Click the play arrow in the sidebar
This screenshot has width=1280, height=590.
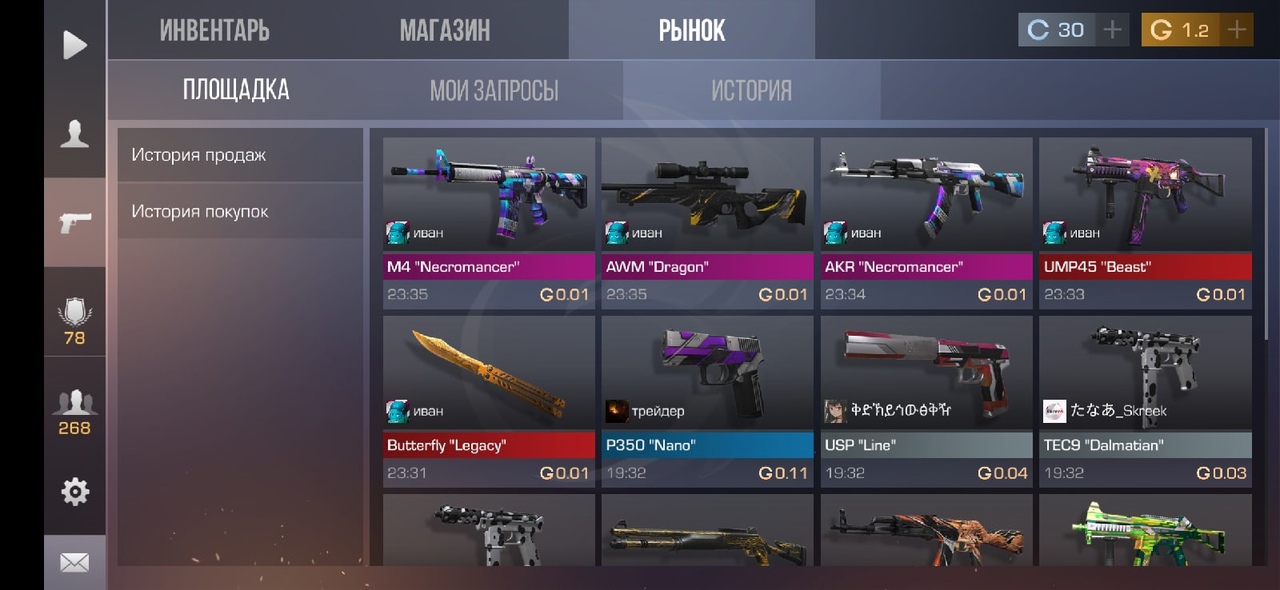coord(75,45)
